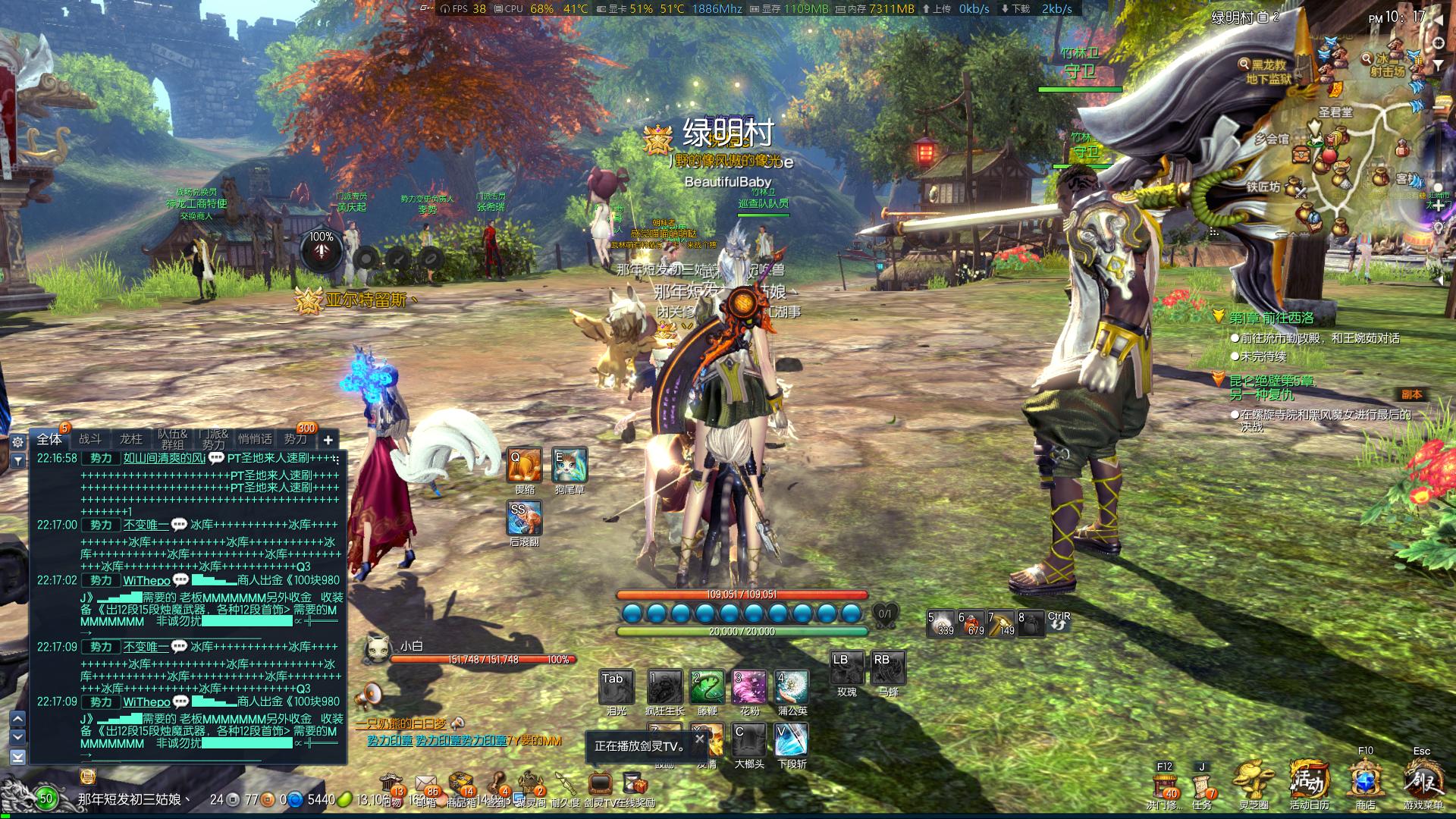Open the 邮箱 mailbox envelope icon
Viewport: 1456px width, 819px height.
425,784
